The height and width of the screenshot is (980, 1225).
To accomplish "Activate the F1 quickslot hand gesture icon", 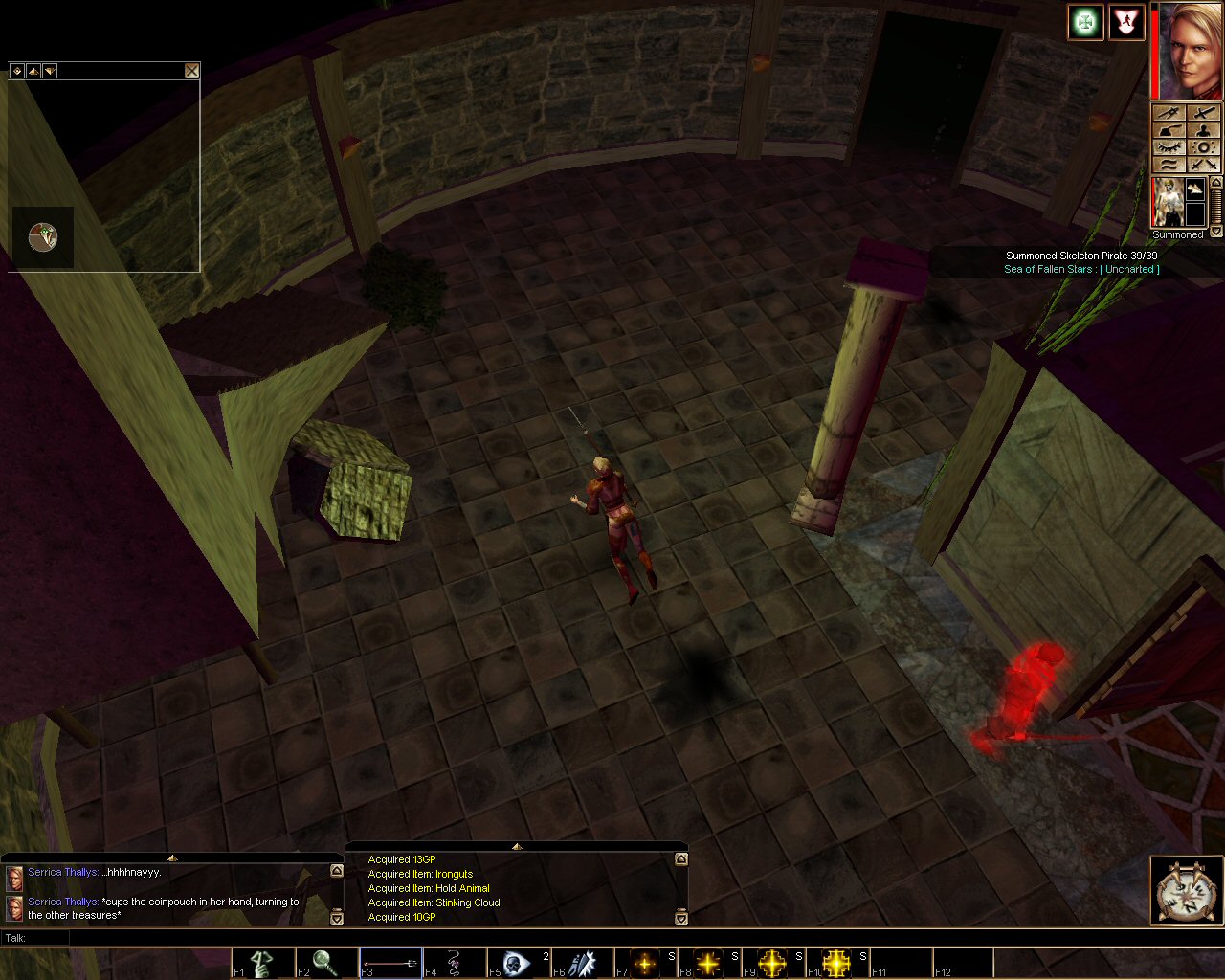I will 262,963.
